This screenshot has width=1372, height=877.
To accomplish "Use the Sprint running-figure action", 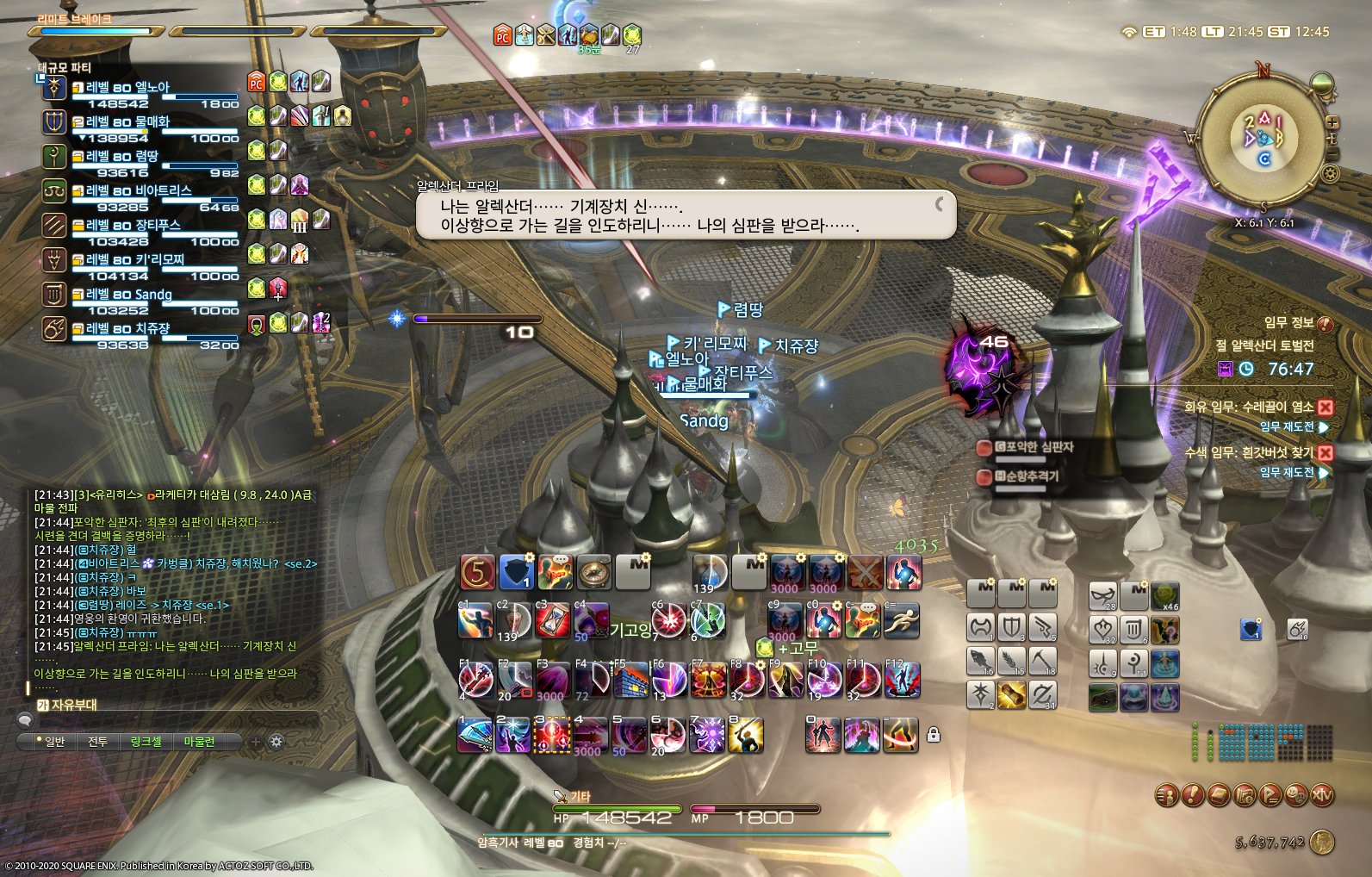I will pos(901,620).
